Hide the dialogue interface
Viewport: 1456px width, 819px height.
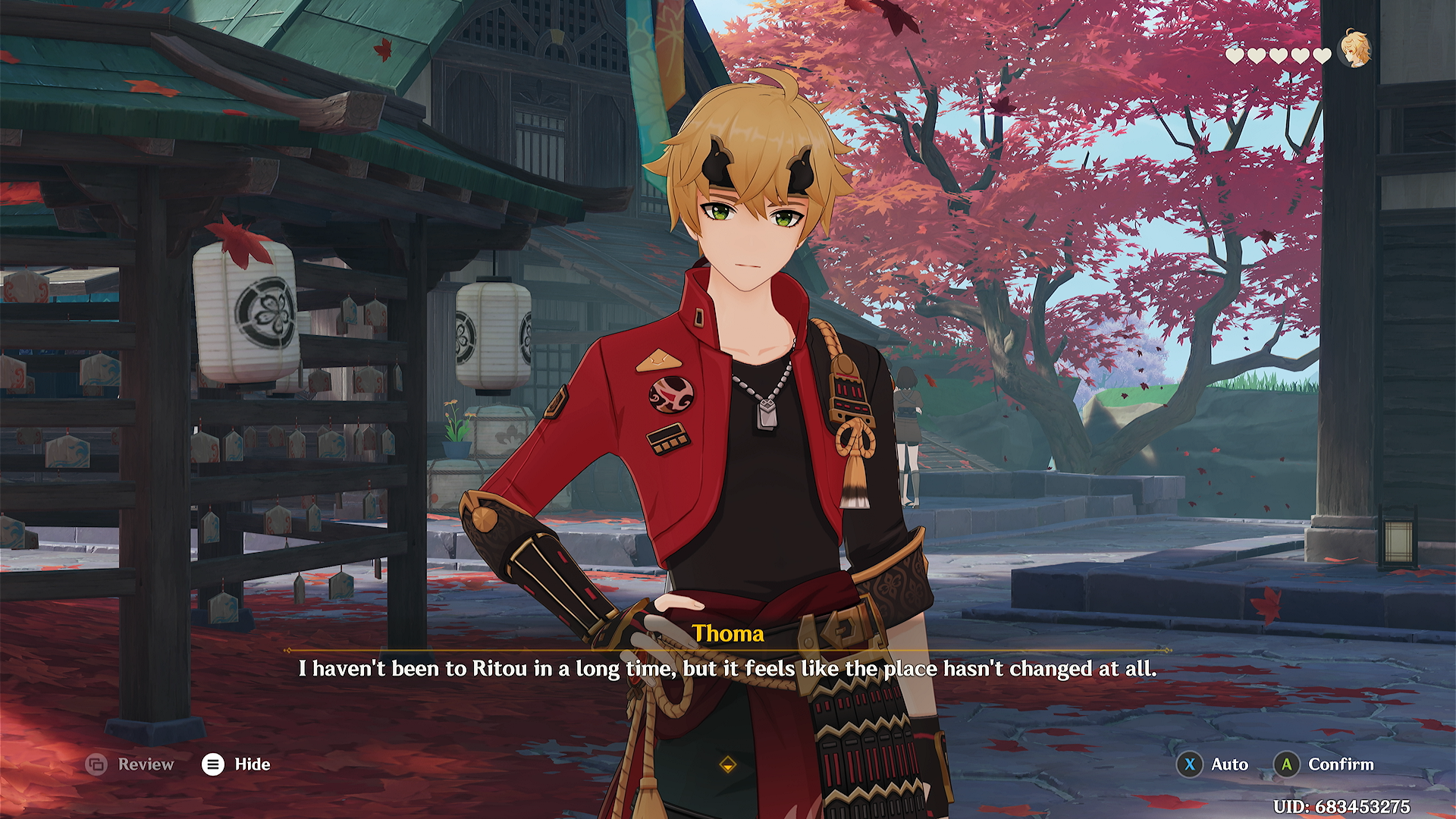[x=236, y=764]
